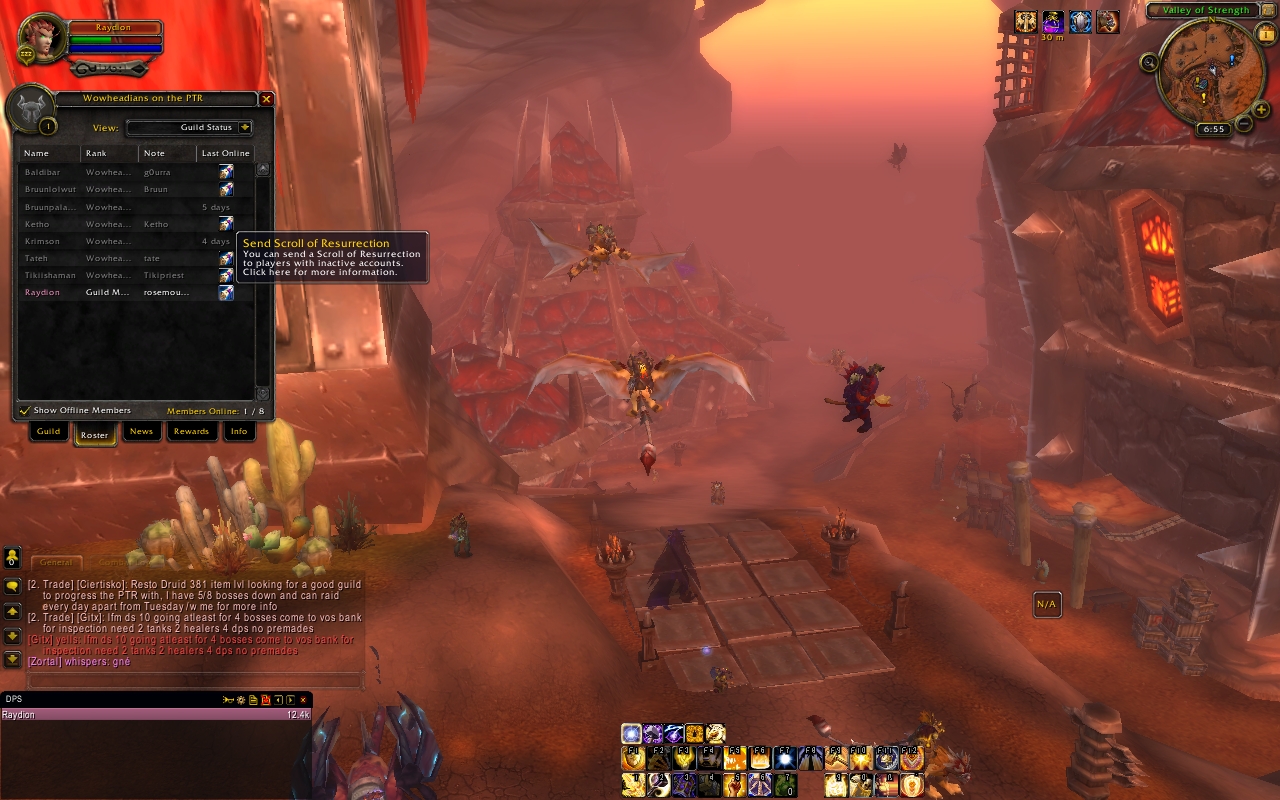The image size is (1280, 800).
Task: Toggle the Show Offline Members checkbox
Action: click(x=25, y=411)
